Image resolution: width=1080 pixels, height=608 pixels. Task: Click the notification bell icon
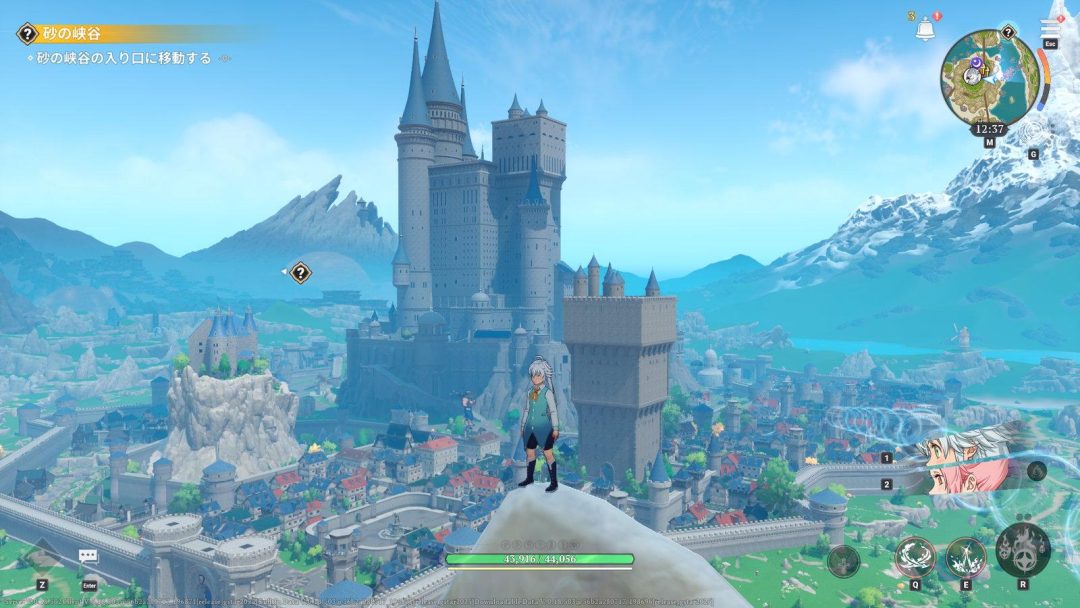pyautogui.click(x=925, y=28)
